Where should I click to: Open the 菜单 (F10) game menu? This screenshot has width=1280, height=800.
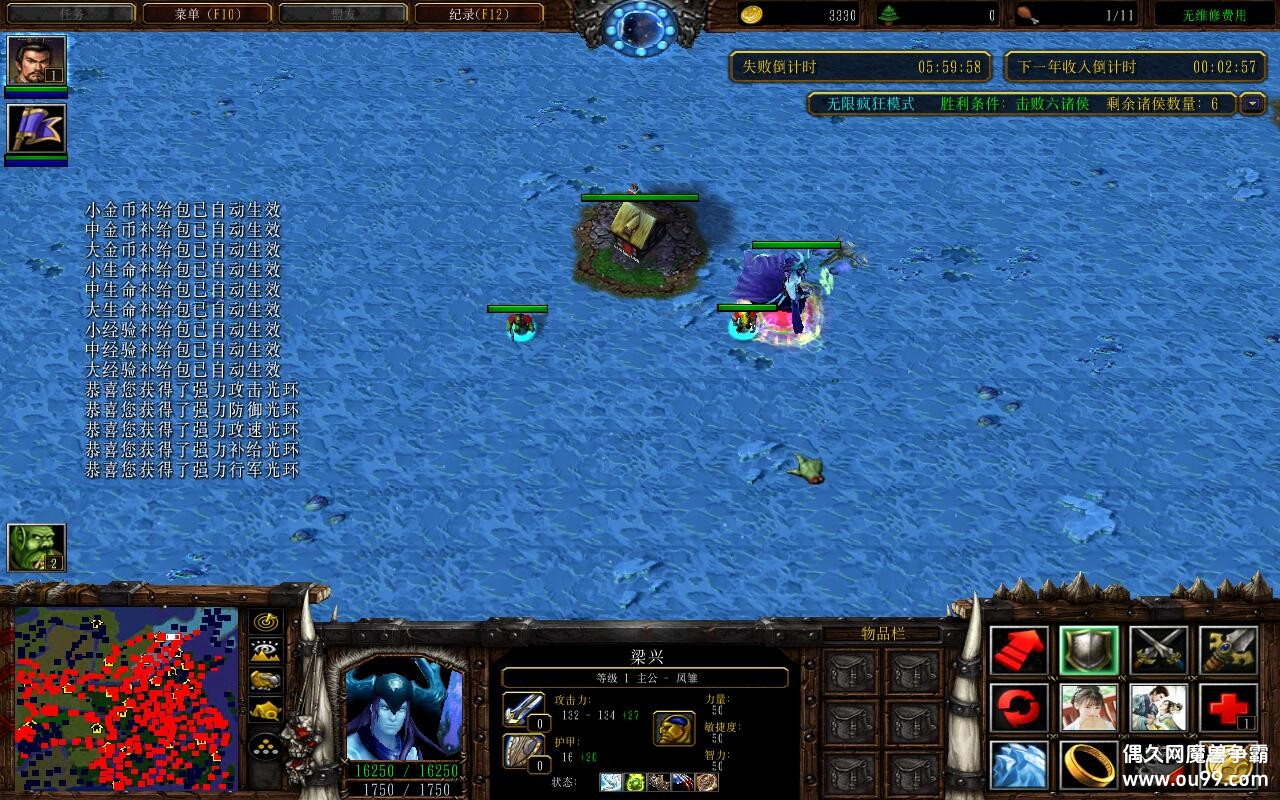207,14
